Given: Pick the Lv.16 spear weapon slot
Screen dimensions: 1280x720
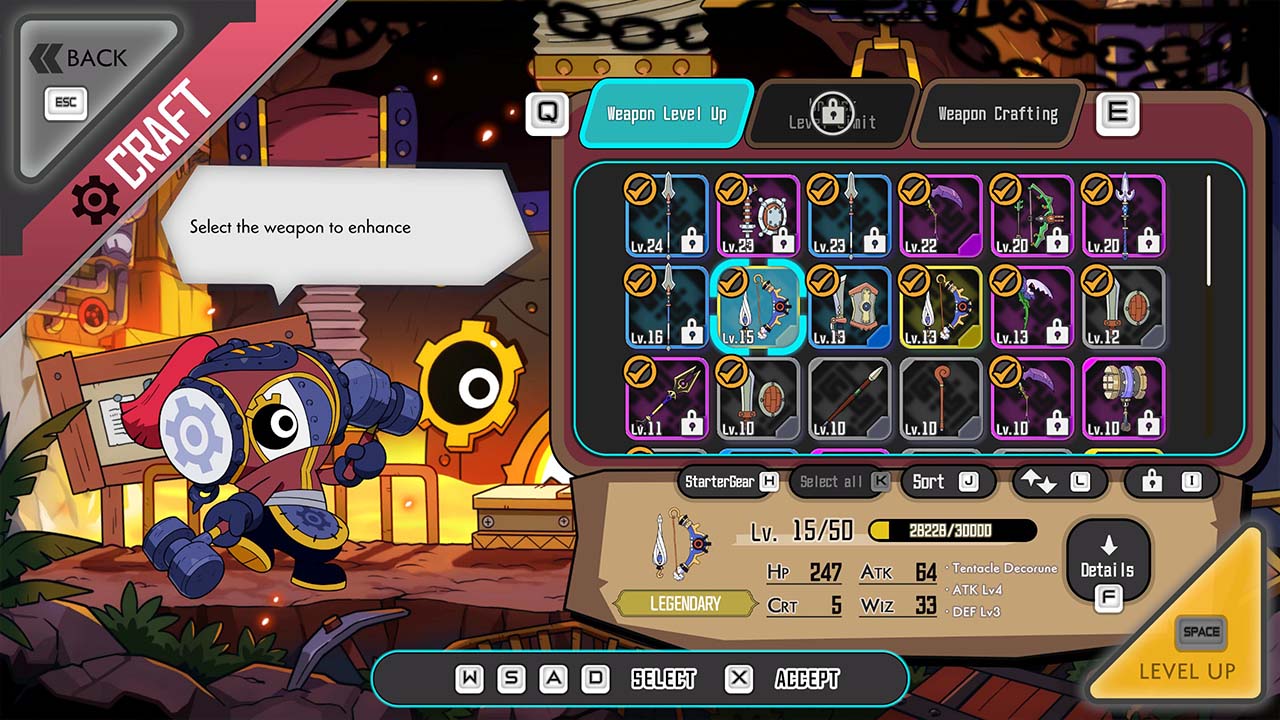Looking at the screenshot, I should click(x=667, y=307).
